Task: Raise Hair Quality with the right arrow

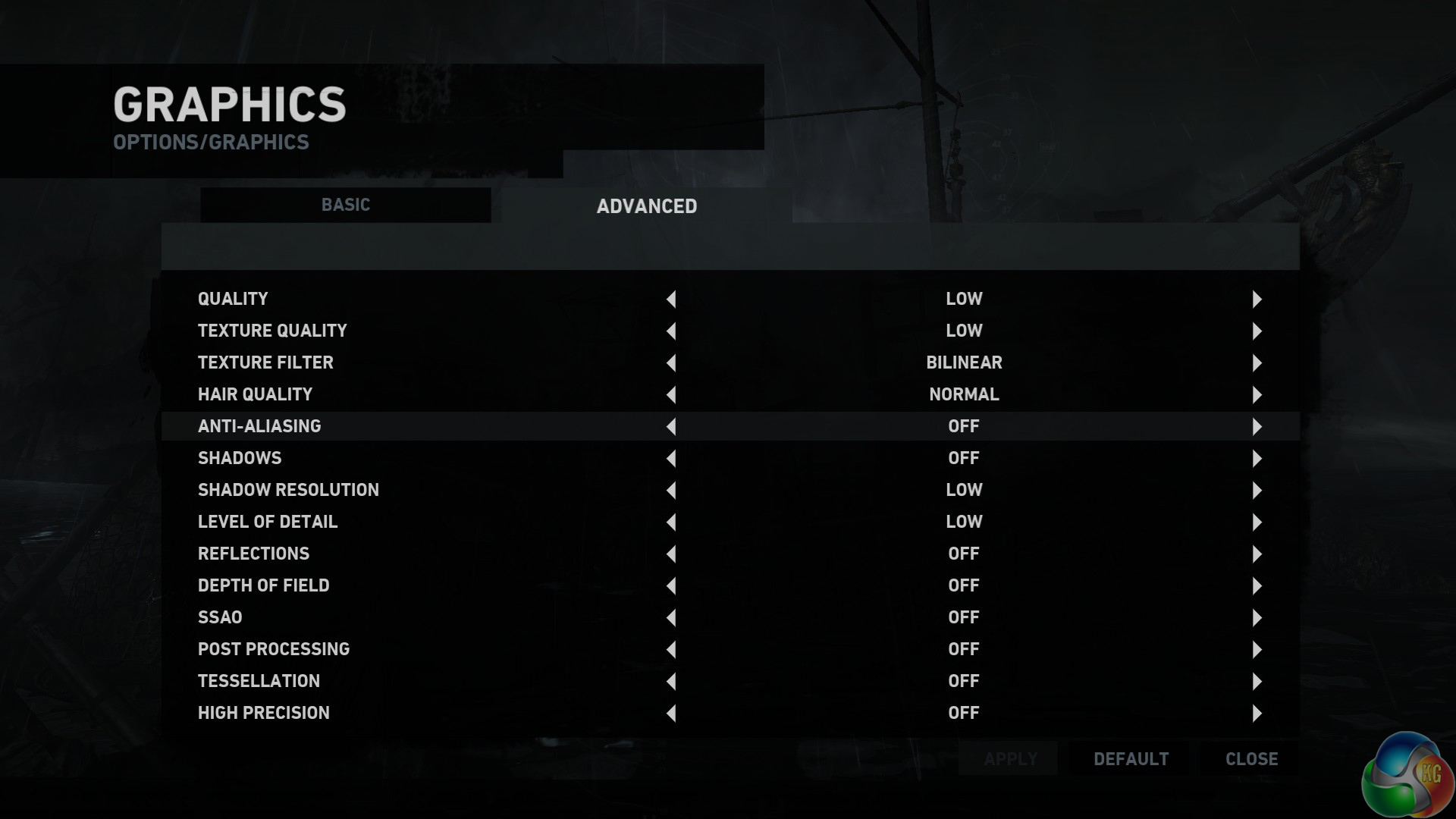Action: click(x=1257, y=395)
